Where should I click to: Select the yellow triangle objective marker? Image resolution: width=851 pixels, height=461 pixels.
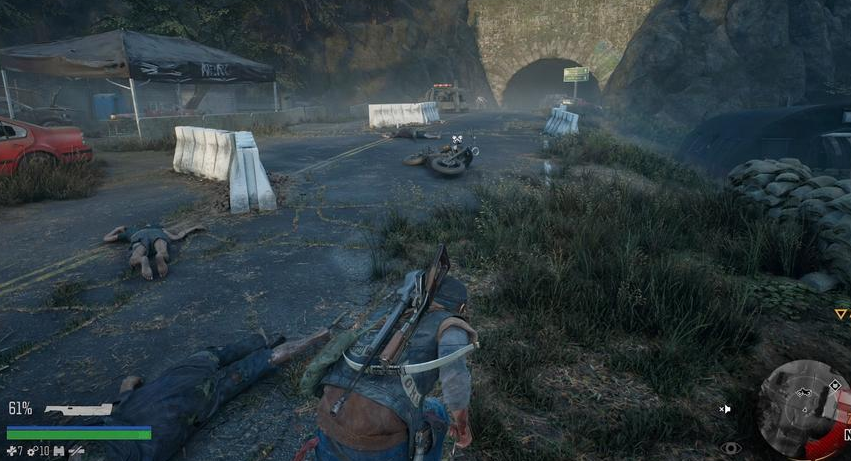(x=840, y=314)
